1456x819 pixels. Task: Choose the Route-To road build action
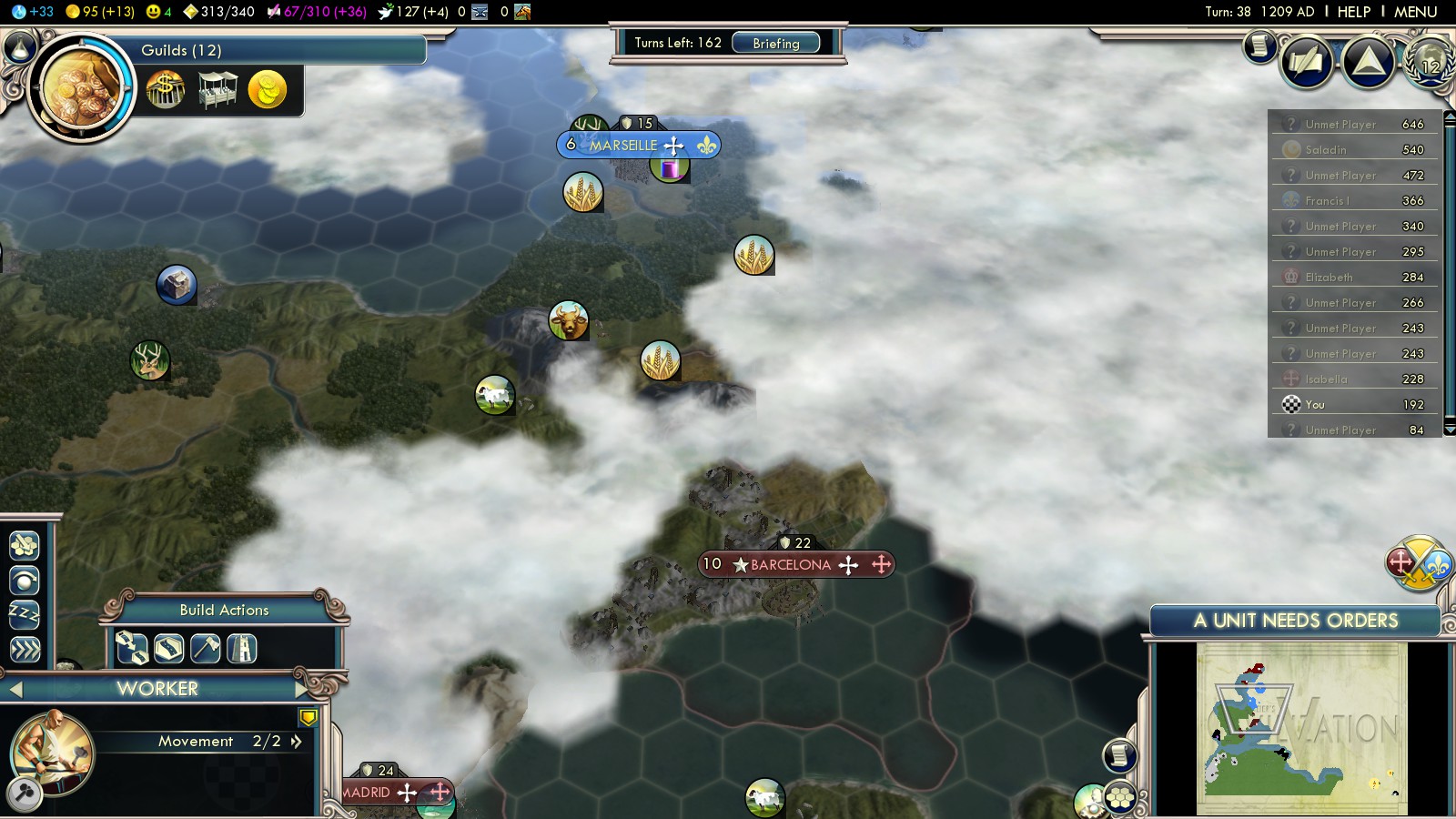(132, 648)
